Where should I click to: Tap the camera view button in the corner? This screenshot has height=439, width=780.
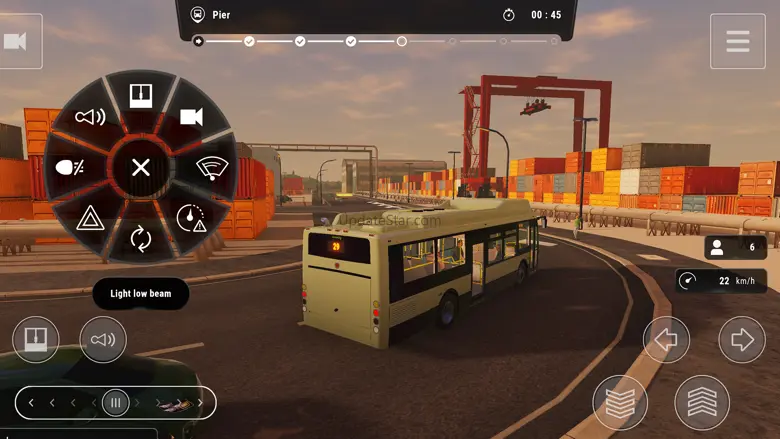click(16, 41)
